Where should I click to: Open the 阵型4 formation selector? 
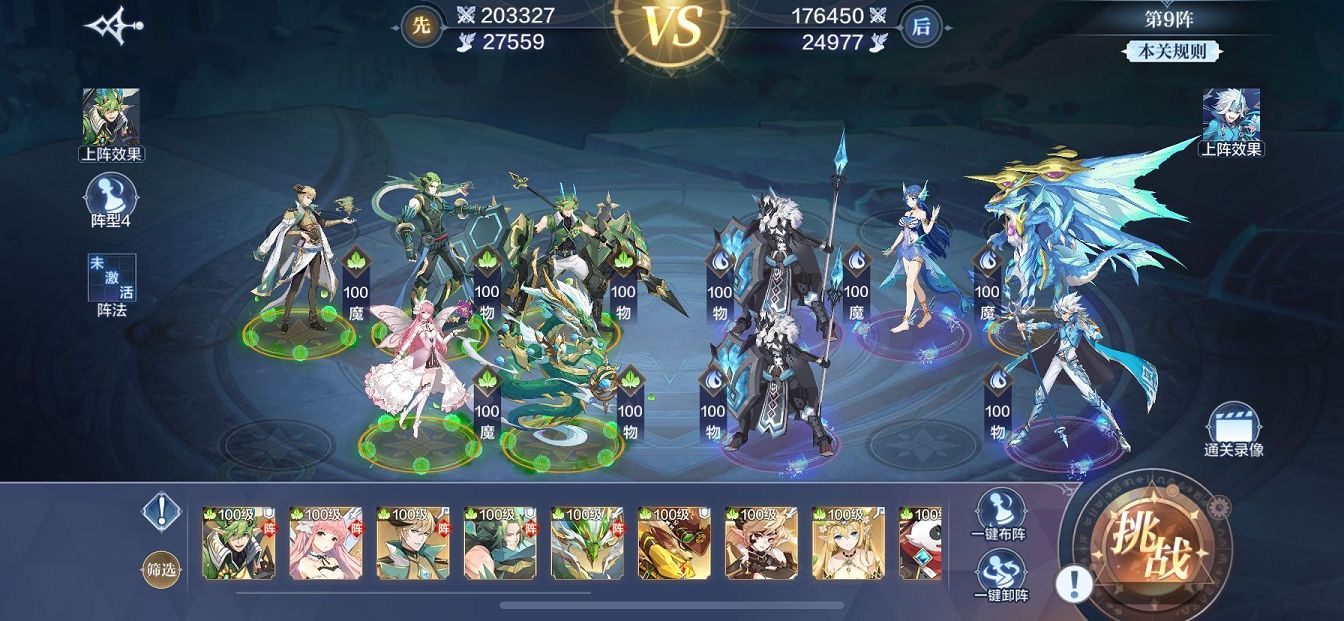point(111,202)
